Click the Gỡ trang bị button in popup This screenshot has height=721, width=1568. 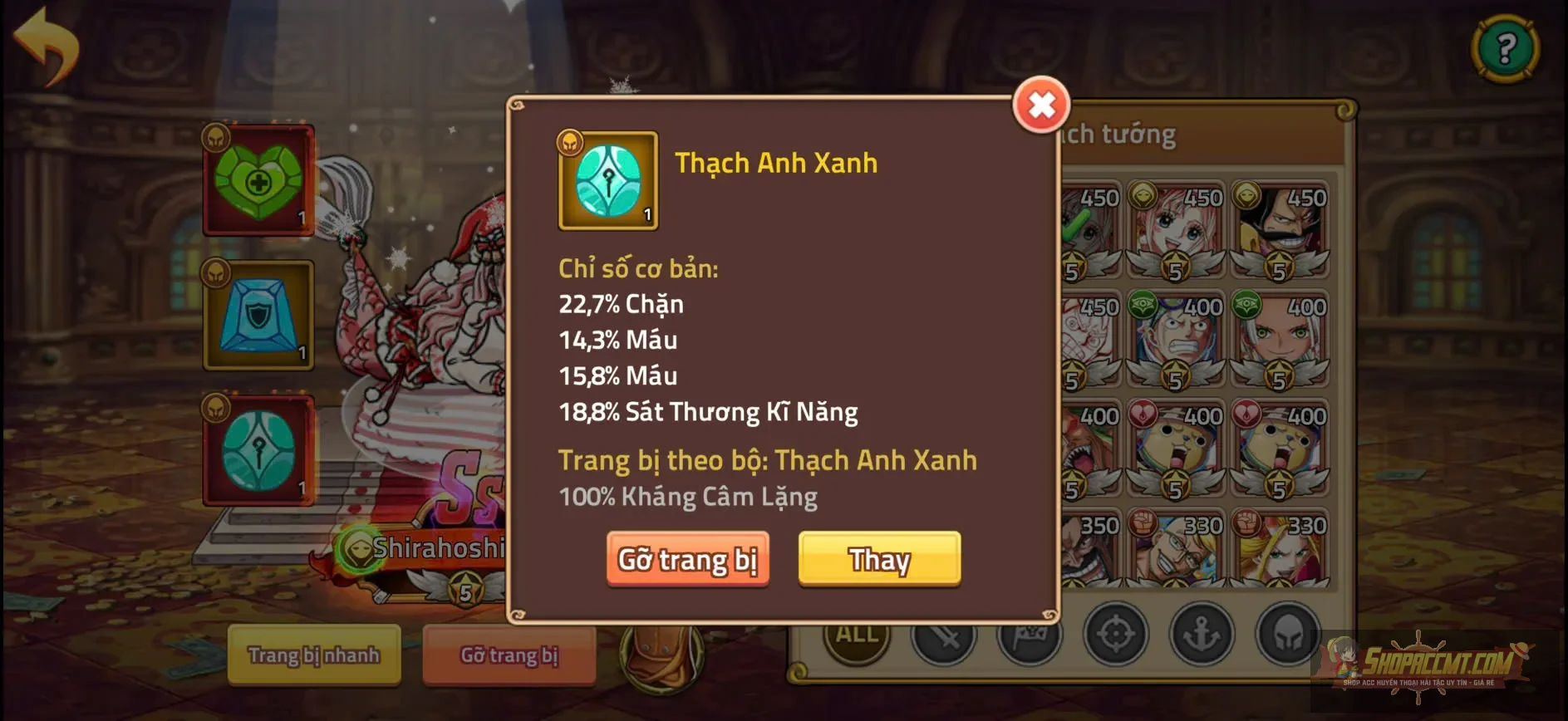[688, 560]
